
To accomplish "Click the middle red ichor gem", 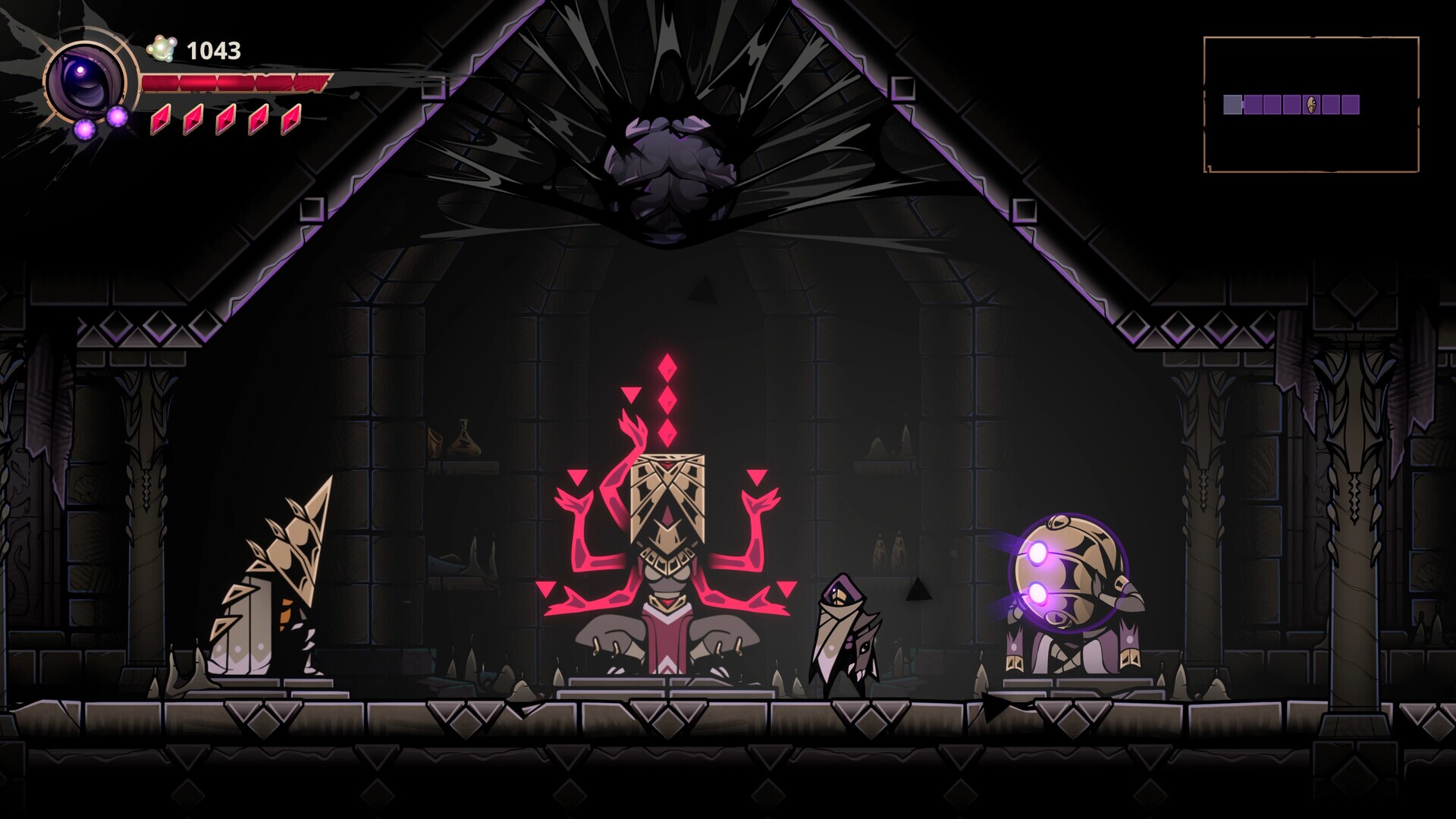I will click(x=225, y=121).
